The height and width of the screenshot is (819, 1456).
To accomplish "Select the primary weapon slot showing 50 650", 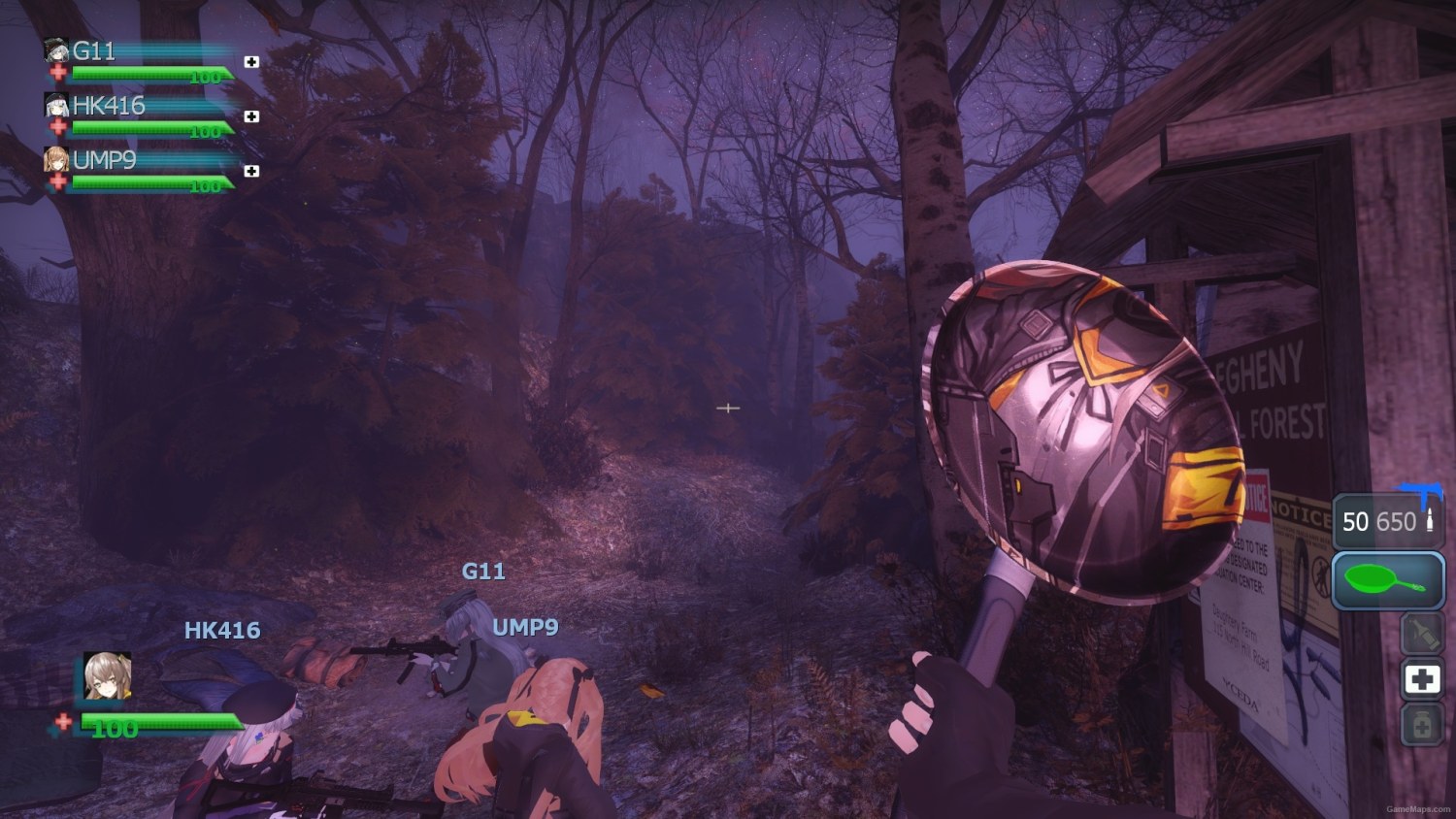I will (x=1387, y=522).
